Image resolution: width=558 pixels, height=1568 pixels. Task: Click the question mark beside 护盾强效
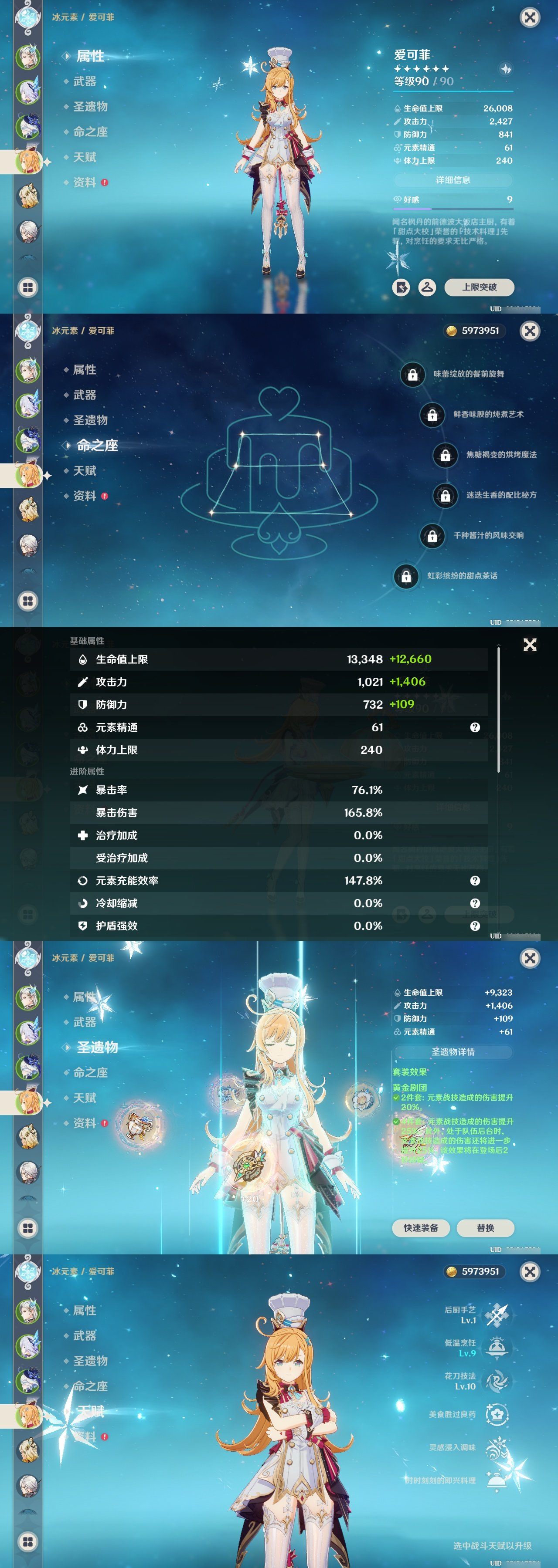[x=475, y=927]
